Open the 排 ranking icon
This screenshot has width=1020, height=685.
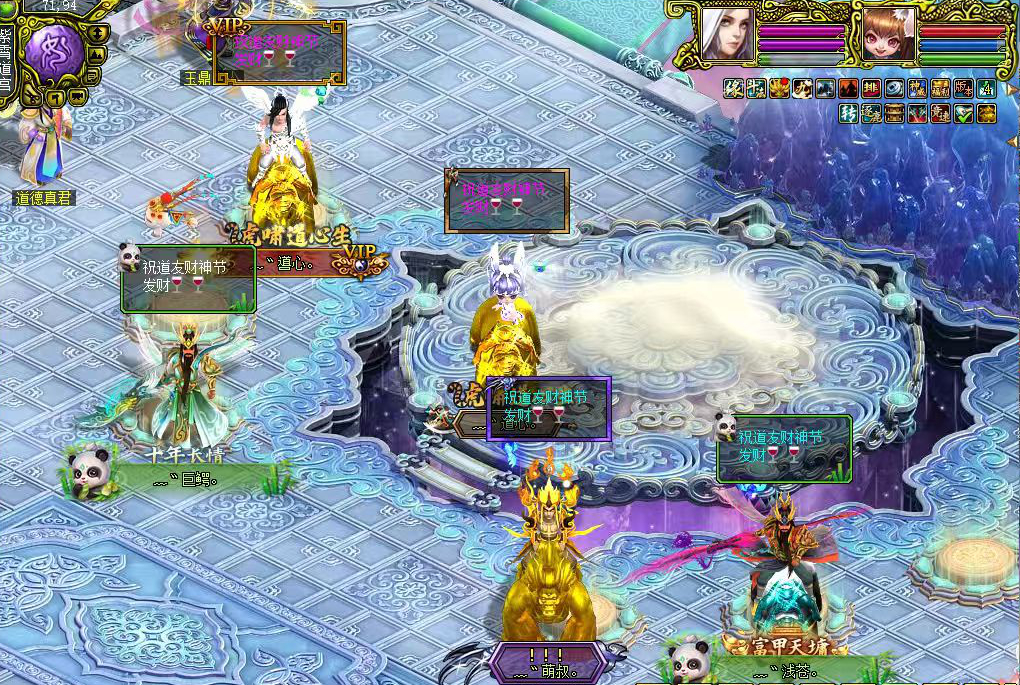pyautogui.click(x=871, y=89)
